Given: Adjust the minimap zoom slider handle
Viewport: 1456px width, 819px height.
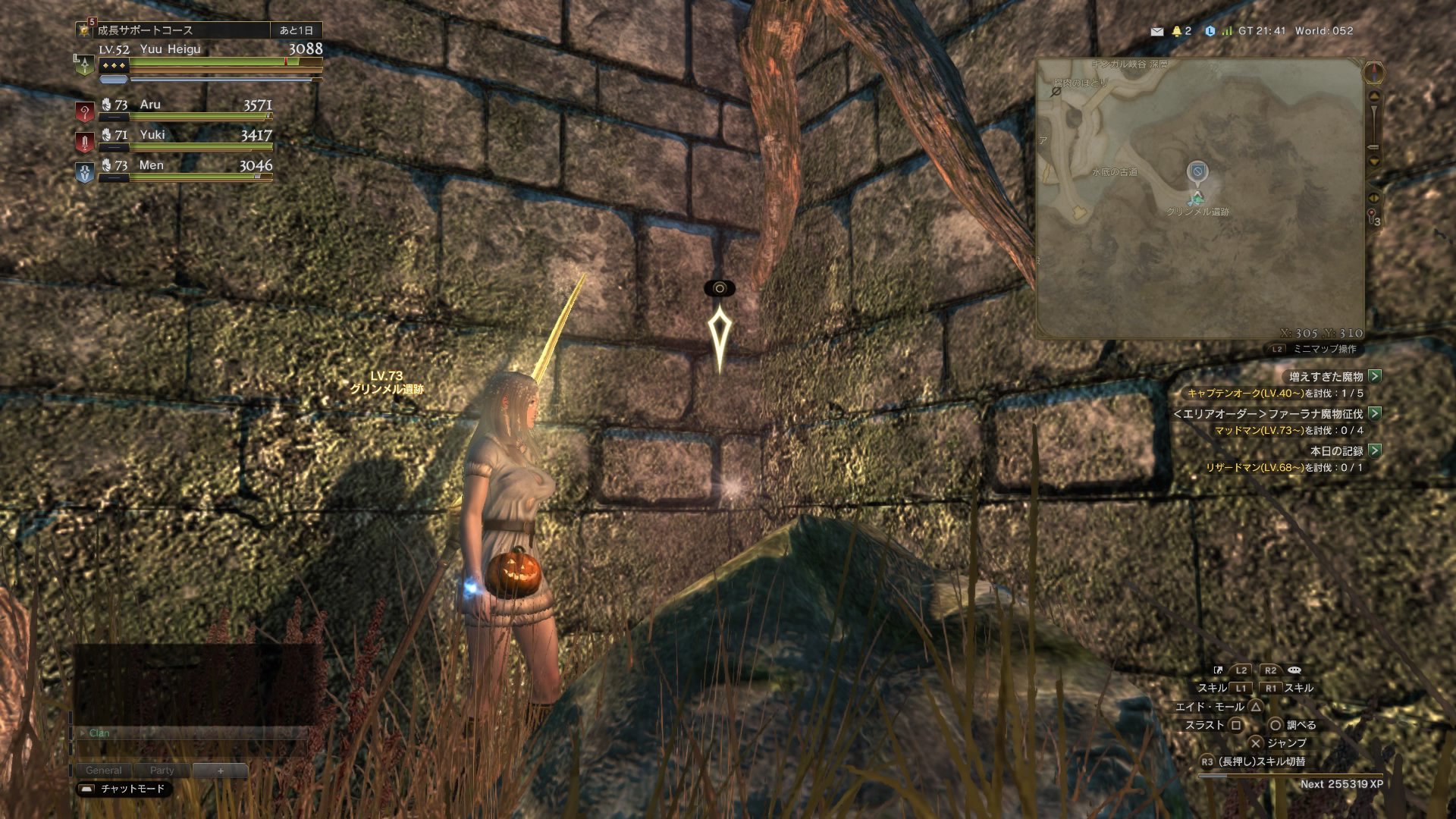Looking at the screenshot, I should 1373,146.
